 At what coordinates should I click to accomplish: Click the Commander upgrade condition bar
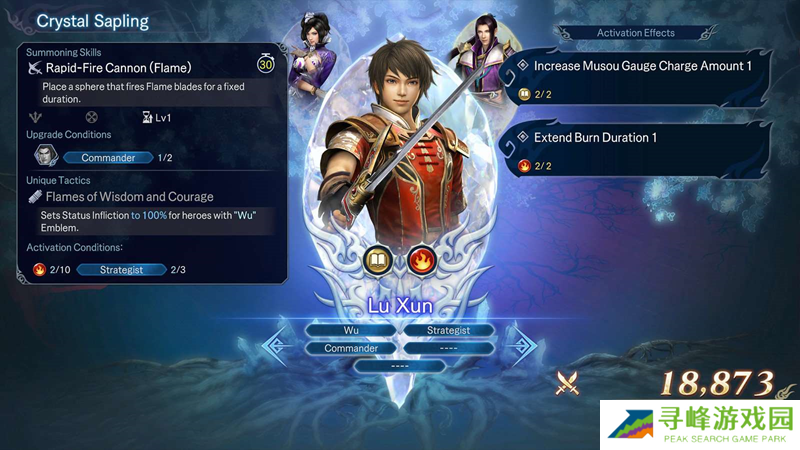pyautogui.click(x=107, y=158)
